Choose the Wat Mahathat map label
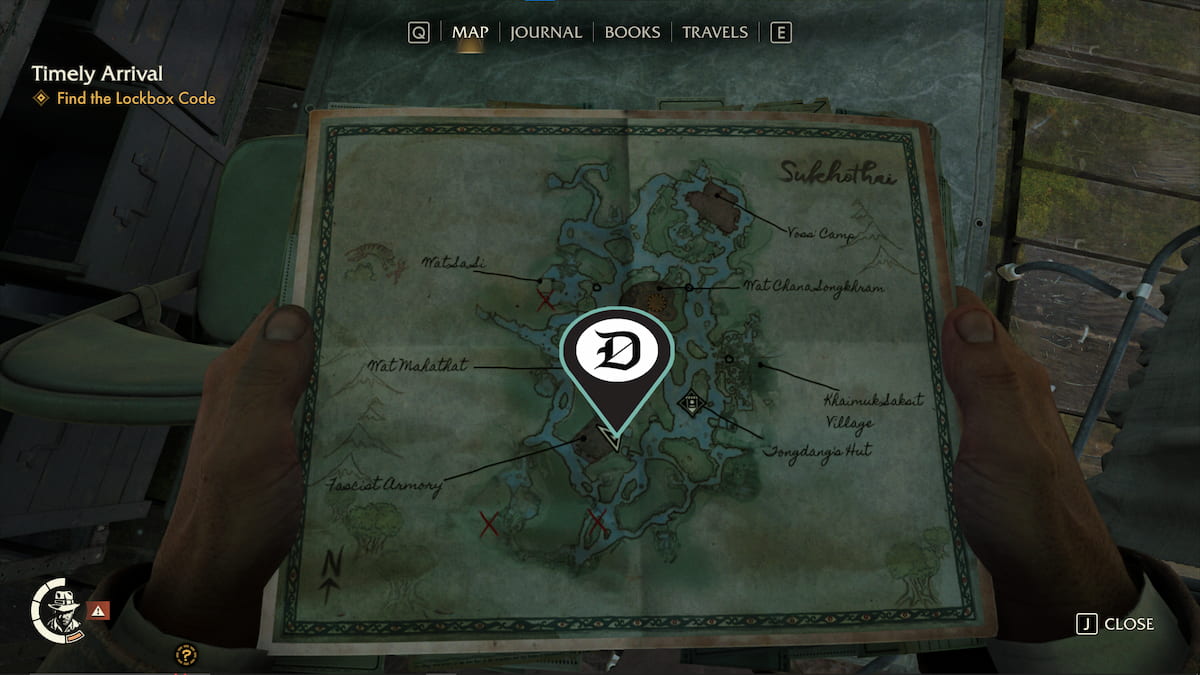Image resolution: width=1200 pixels, height=675 pixels. coord(419,365)
